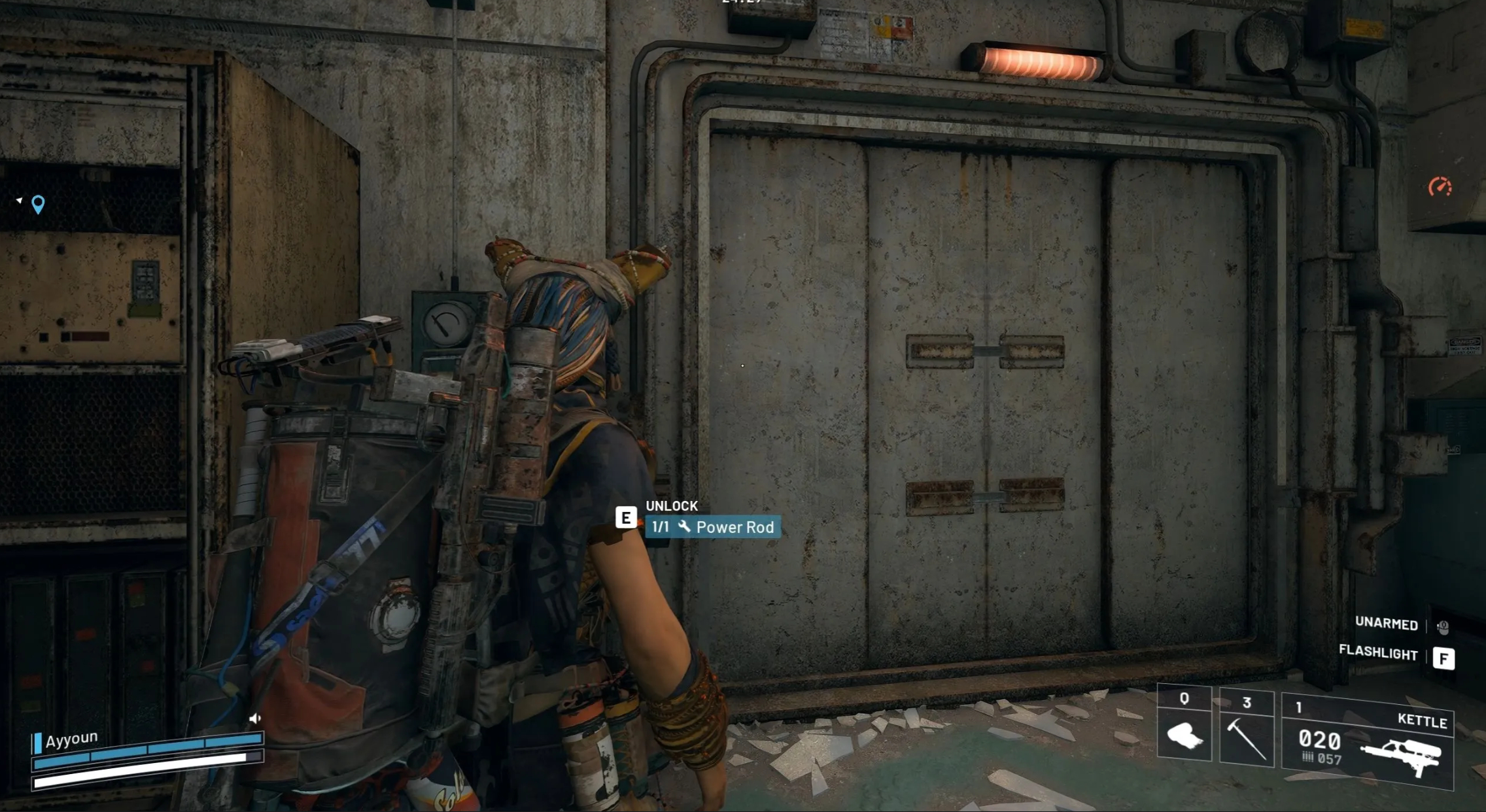Click the orange gauge status icon

click(1440, 188)
